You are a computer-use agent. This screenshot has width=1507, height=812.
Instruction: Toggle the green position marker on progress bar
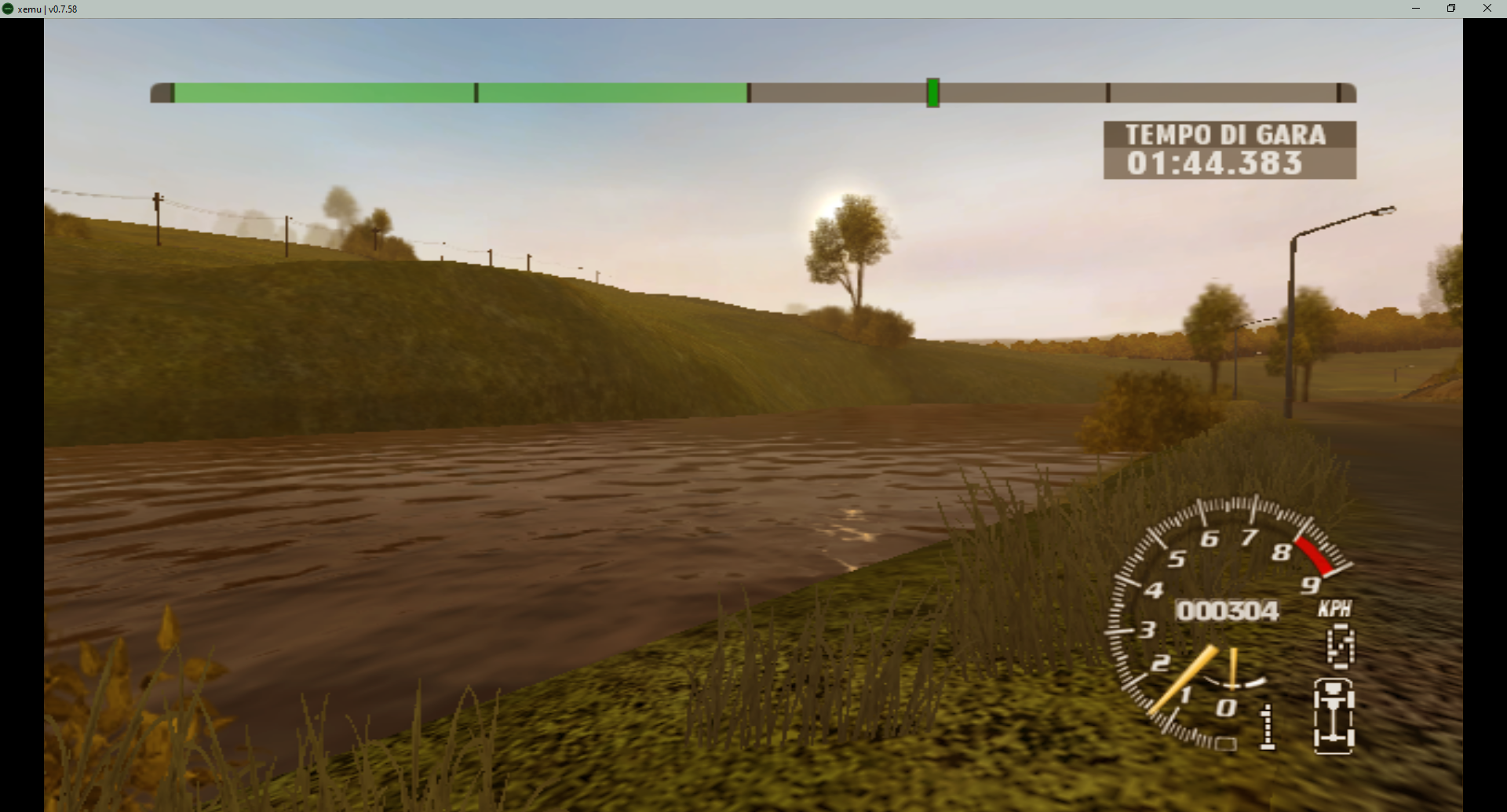click(x=932, y=93)
